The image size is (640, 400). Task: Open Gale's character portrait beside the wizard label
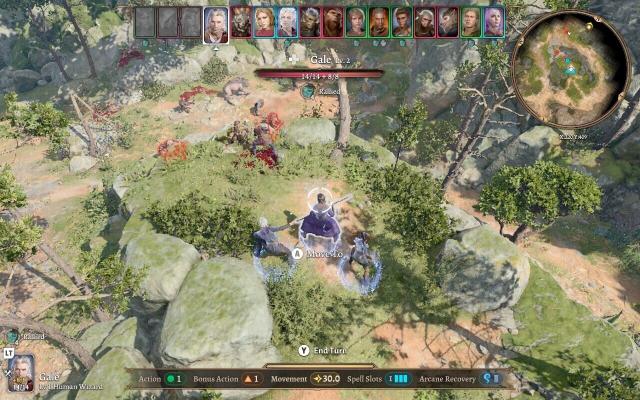click(x=21, y=373)
